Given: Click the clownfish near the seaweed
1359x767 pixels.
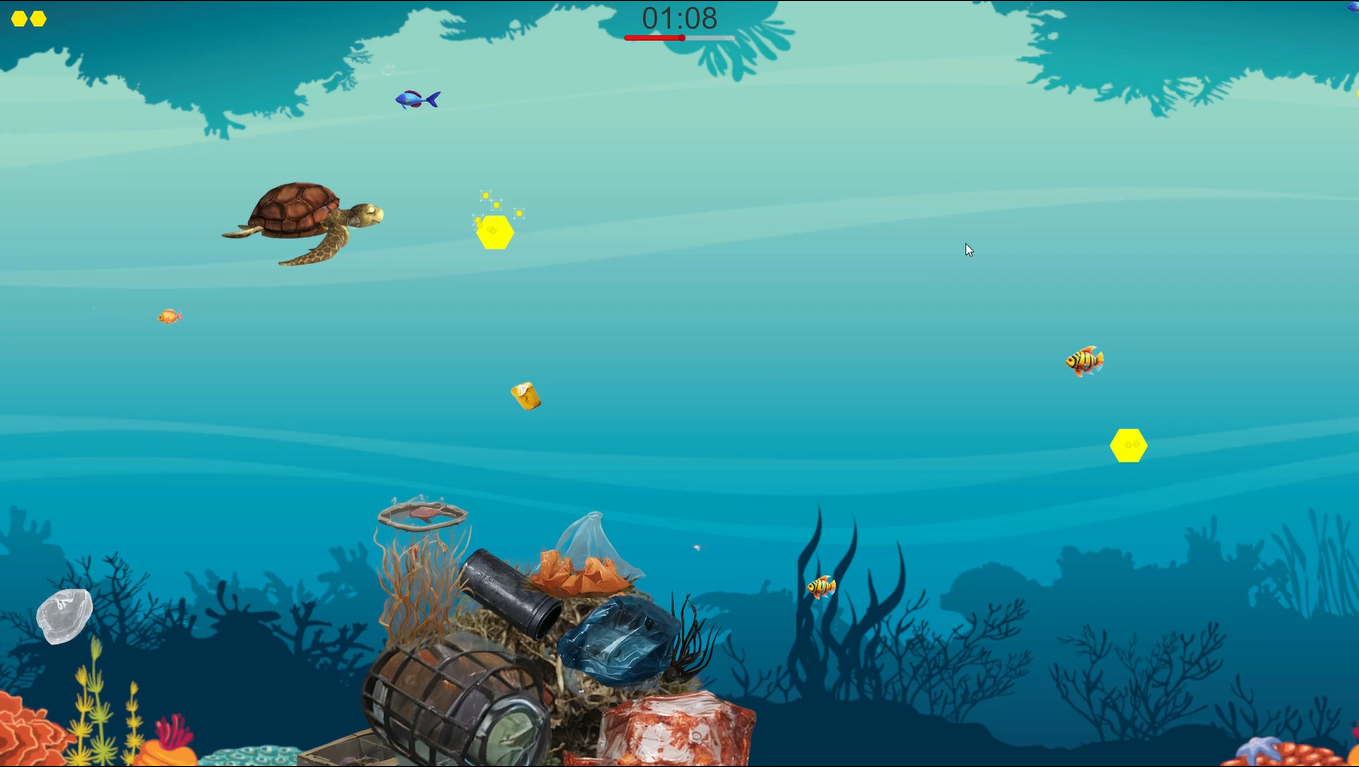Looking at the screenshot, I should pos(820,588).
